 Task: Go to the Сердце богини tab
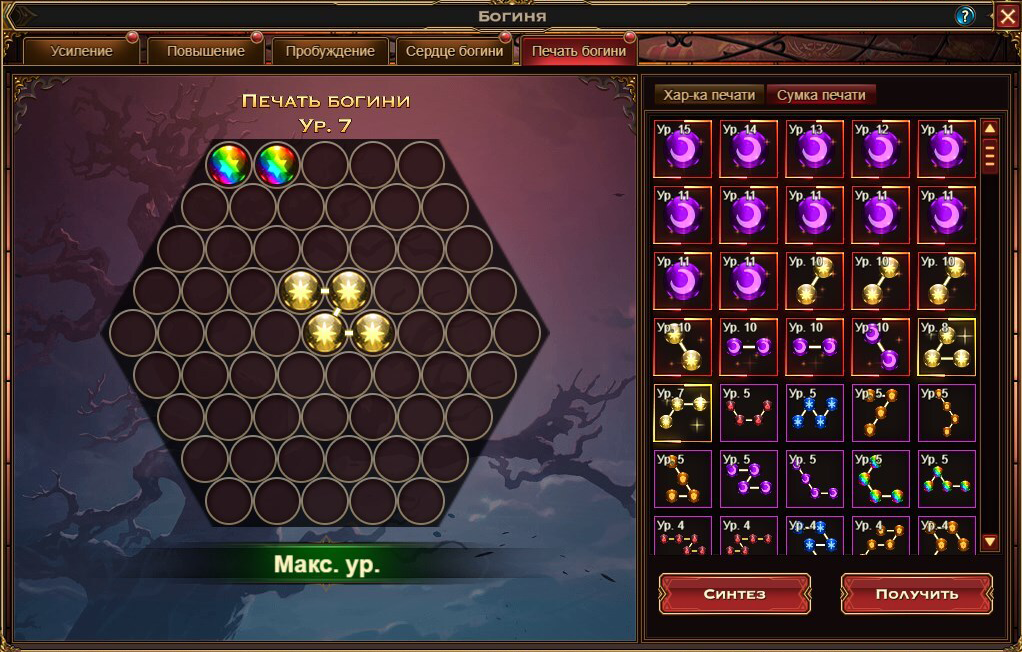454,51
